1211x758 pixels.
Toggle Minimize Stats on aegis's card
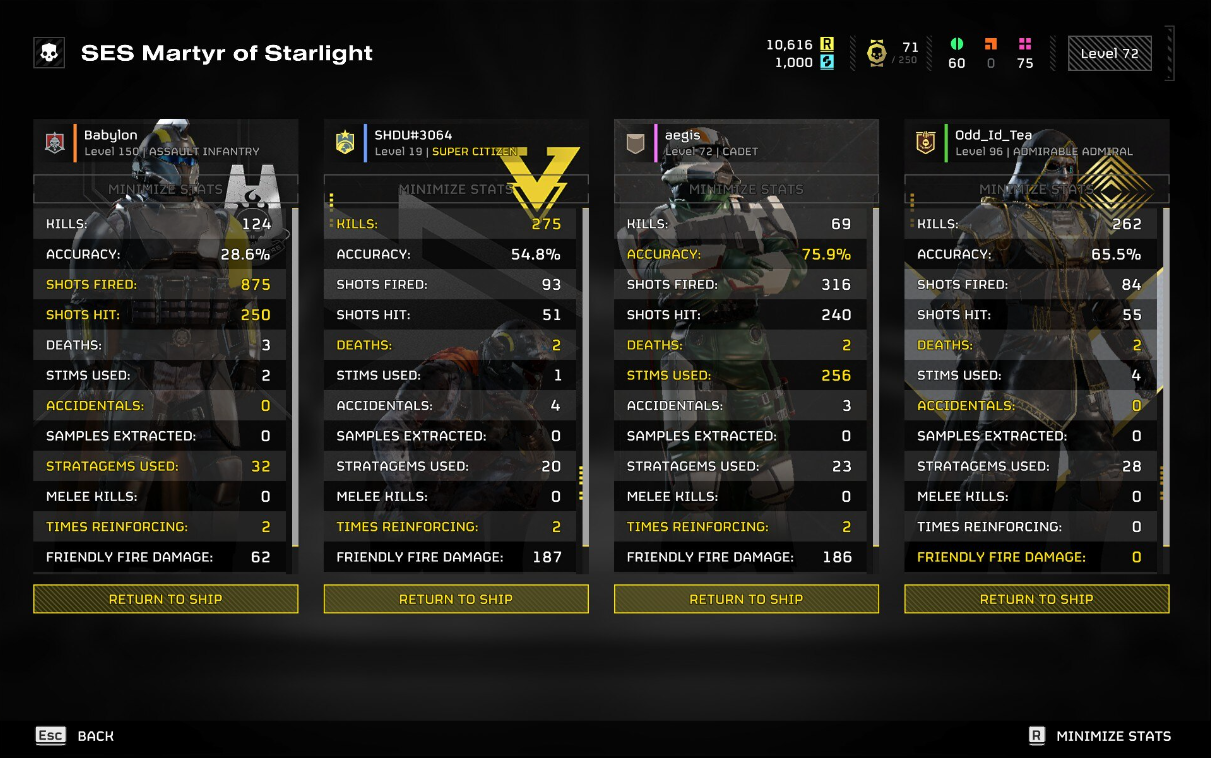click(x=746, y=189)
